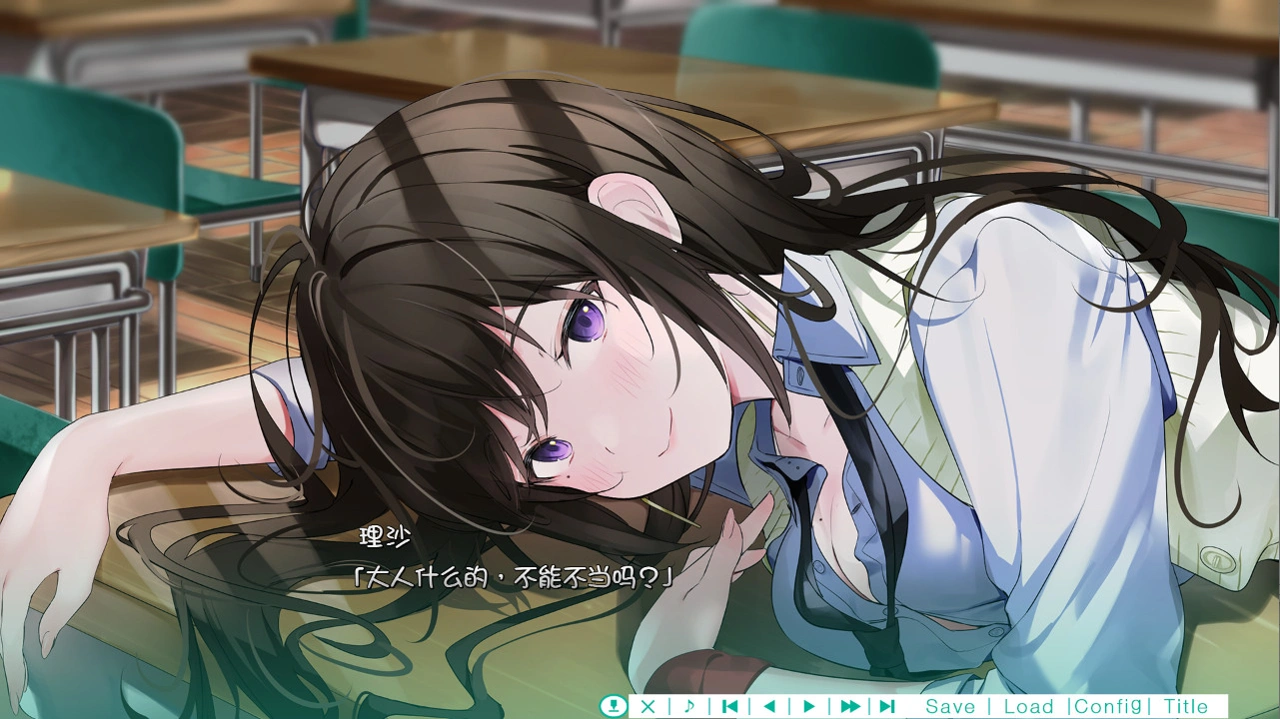Go back one line with left arrow

(x=769, y=706)
